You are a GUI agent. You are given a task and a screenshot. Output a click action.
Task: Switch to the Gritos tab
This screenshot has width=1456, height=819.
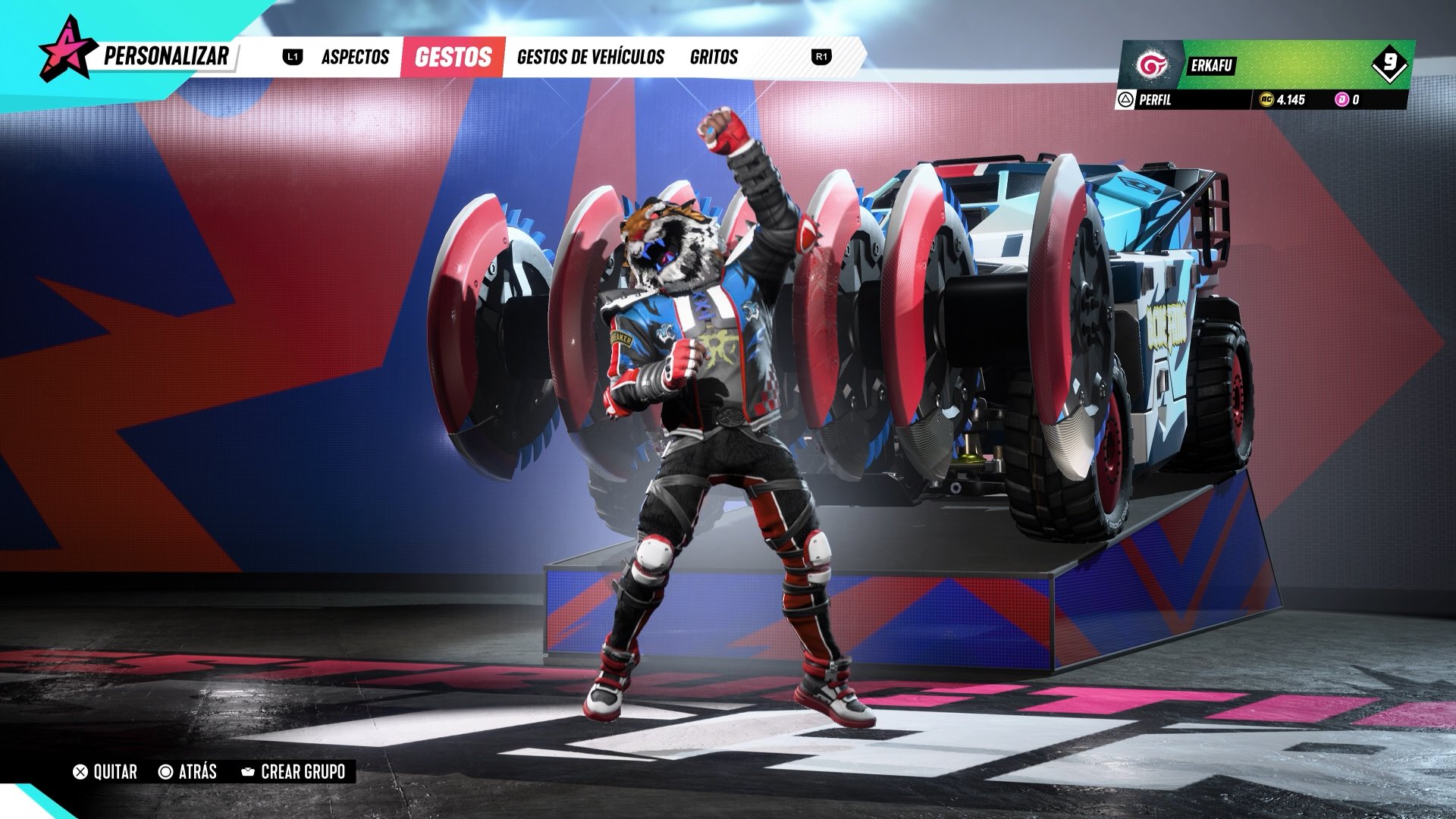[714, 57]
